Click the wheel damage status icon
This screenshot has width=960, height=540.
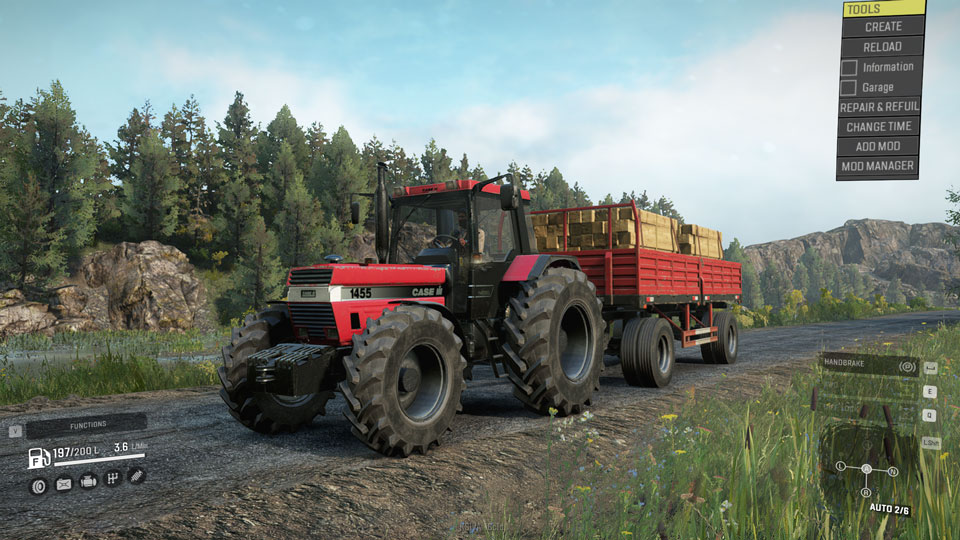(x=39, y=485)
